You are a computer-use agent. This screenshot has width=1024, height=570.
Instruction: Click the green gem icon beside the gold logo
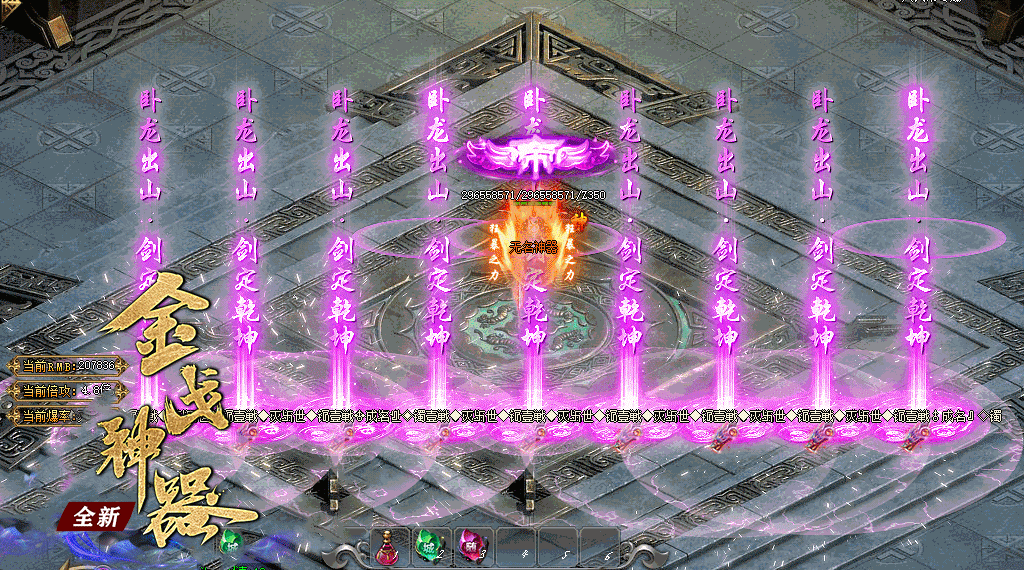click(232, 544)
